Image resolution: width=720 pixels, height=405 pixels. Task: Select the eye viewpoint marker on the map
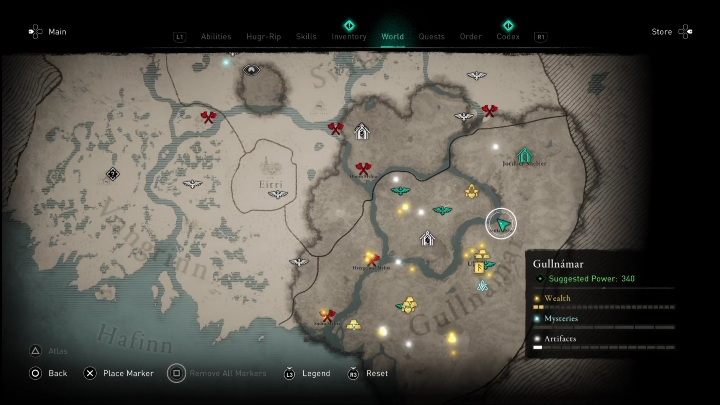250,70
